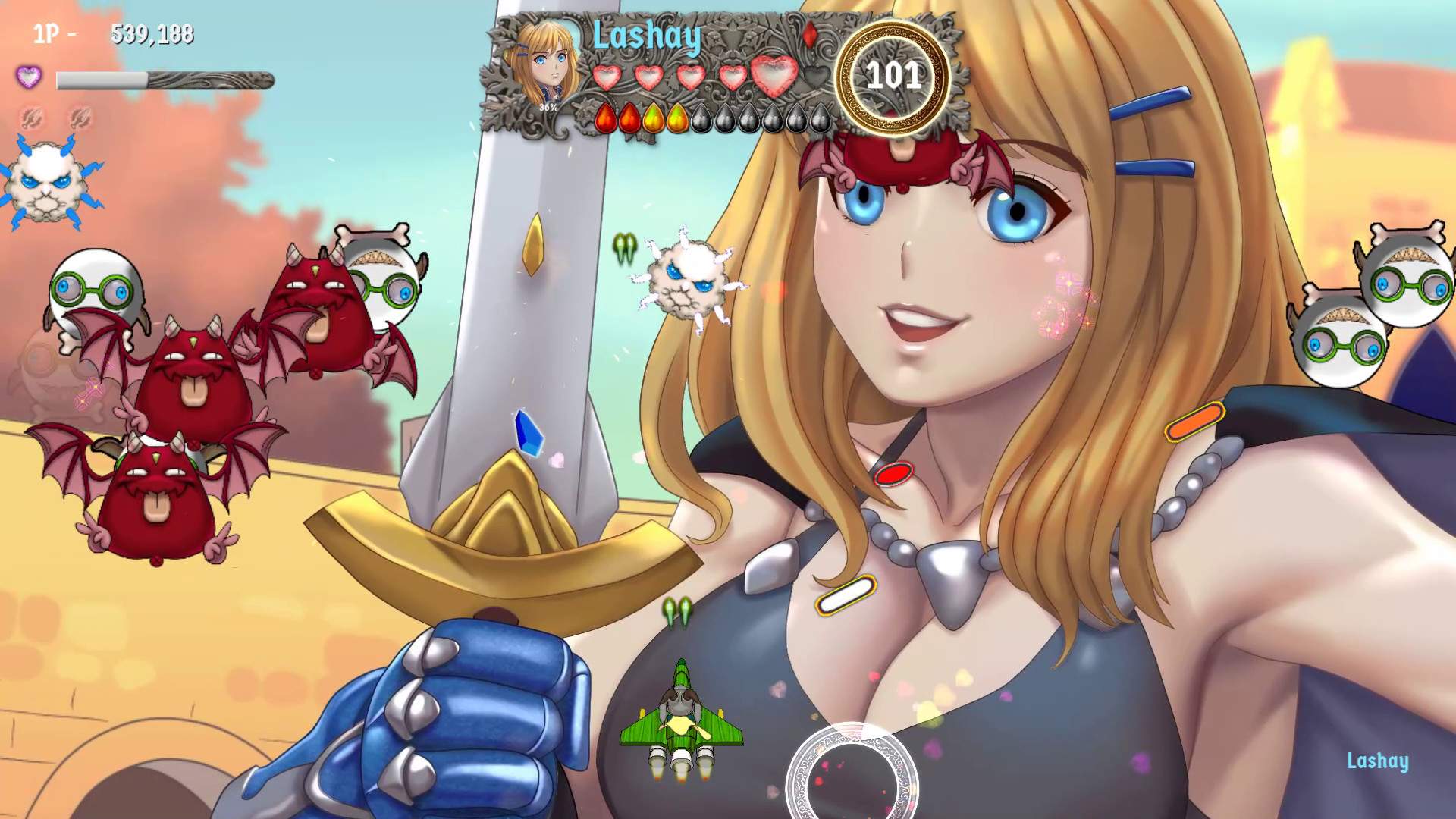Viewport: 1456px width, 819px height.
Task: Click the gold 101 counter ring
Action: click(895, 76)
